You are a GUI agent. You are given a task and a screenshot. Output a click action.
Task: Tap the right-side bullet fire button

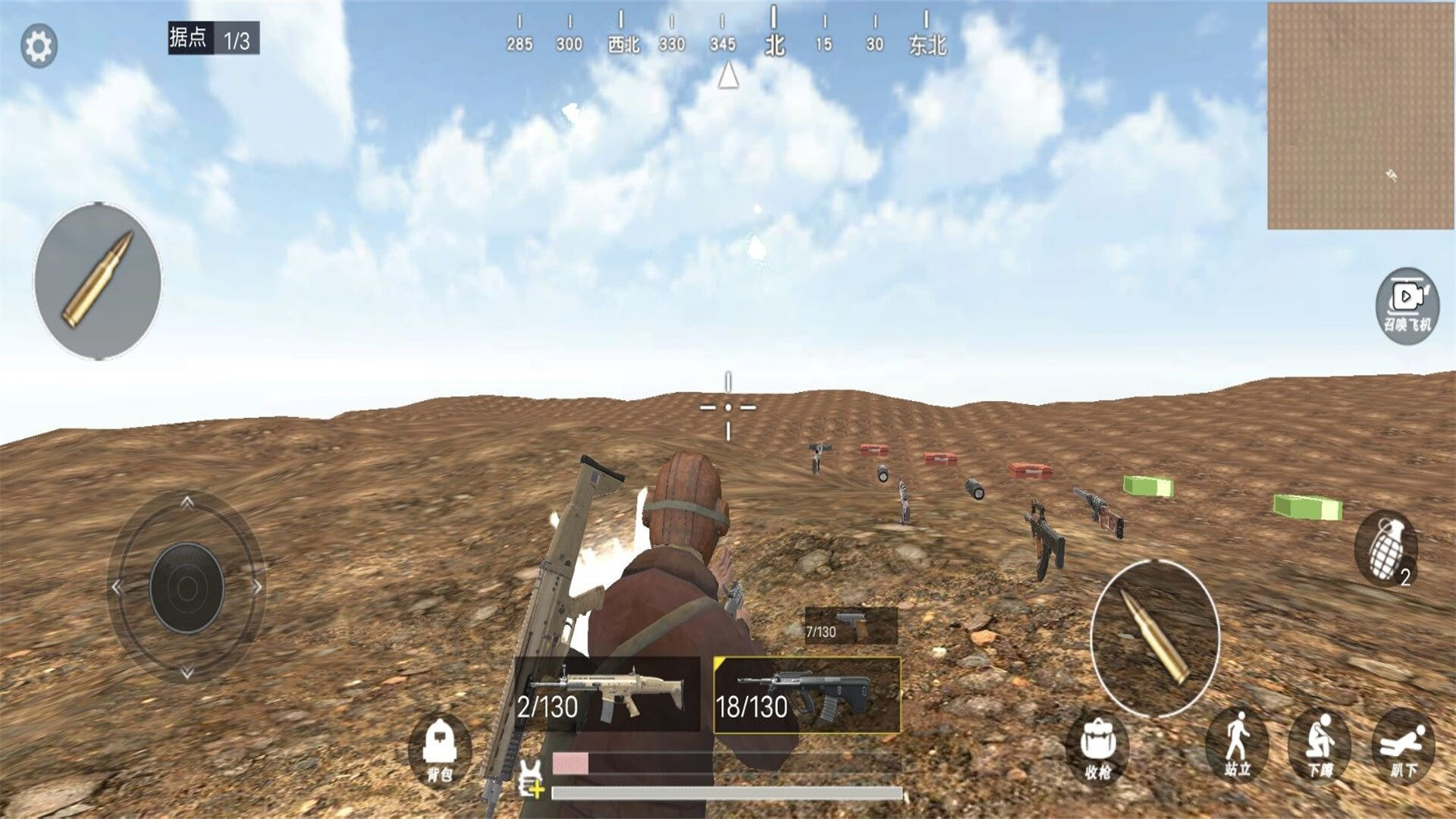click(1154, 638)
